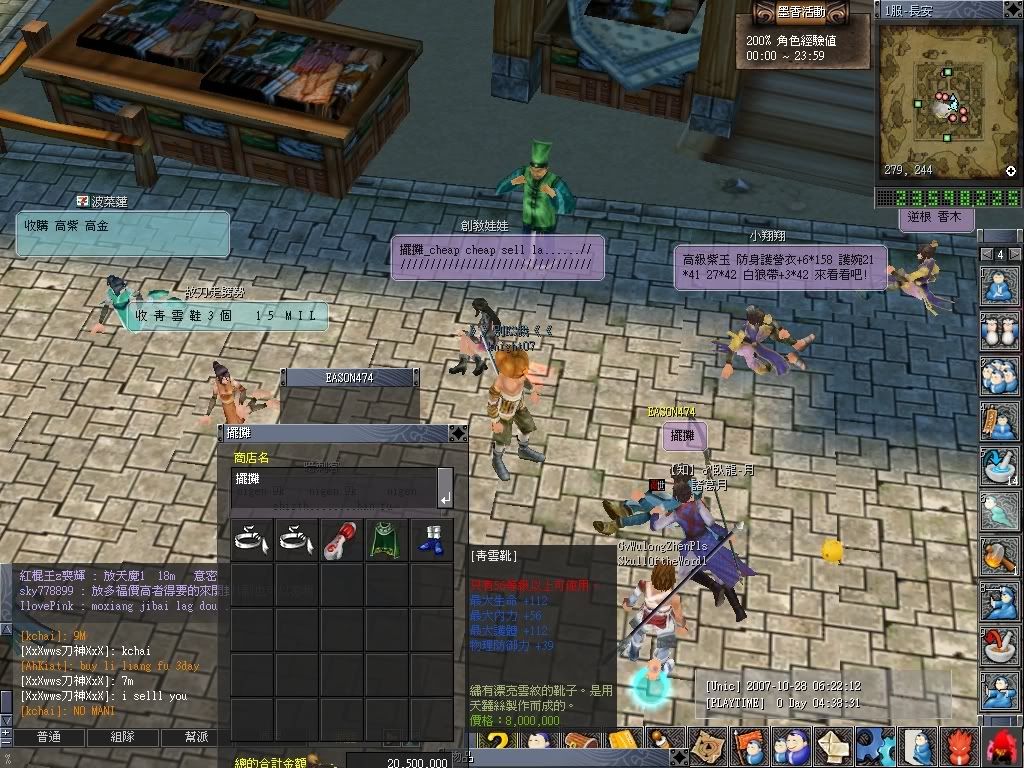
Task: Select the blue boots item in stall
Action: 431,540
